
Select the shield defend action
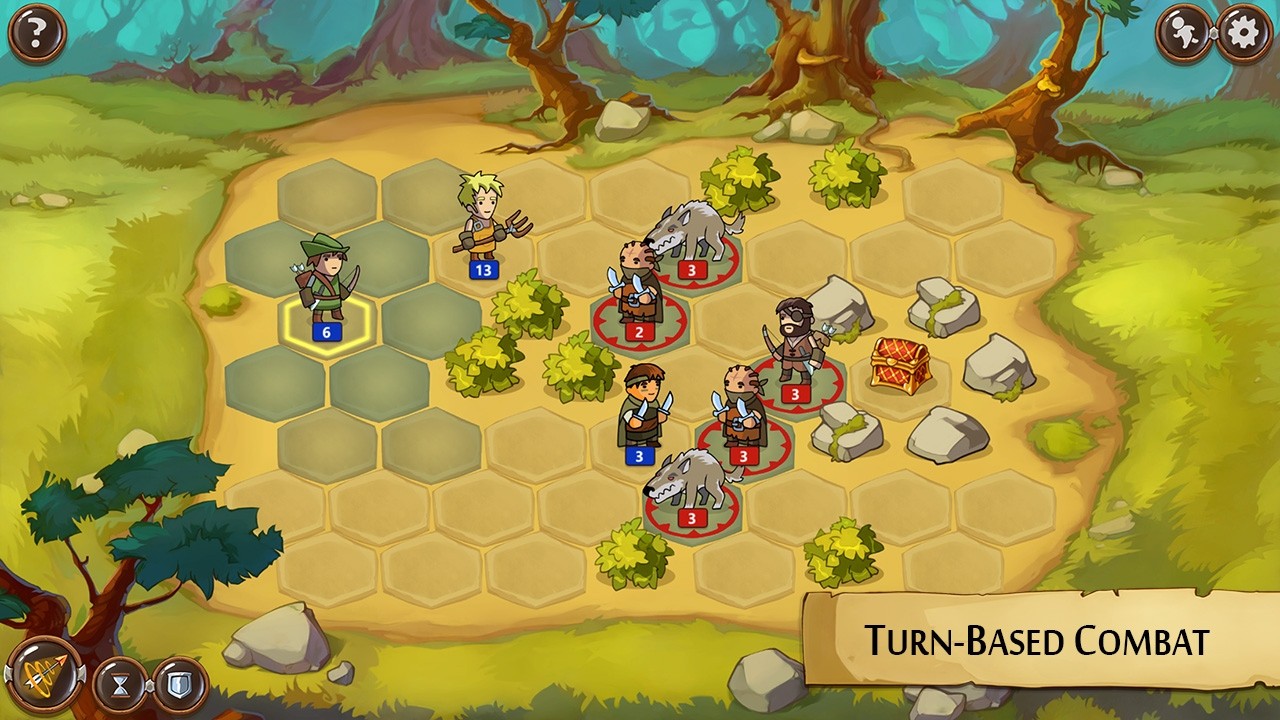click(x=180, y=685)
